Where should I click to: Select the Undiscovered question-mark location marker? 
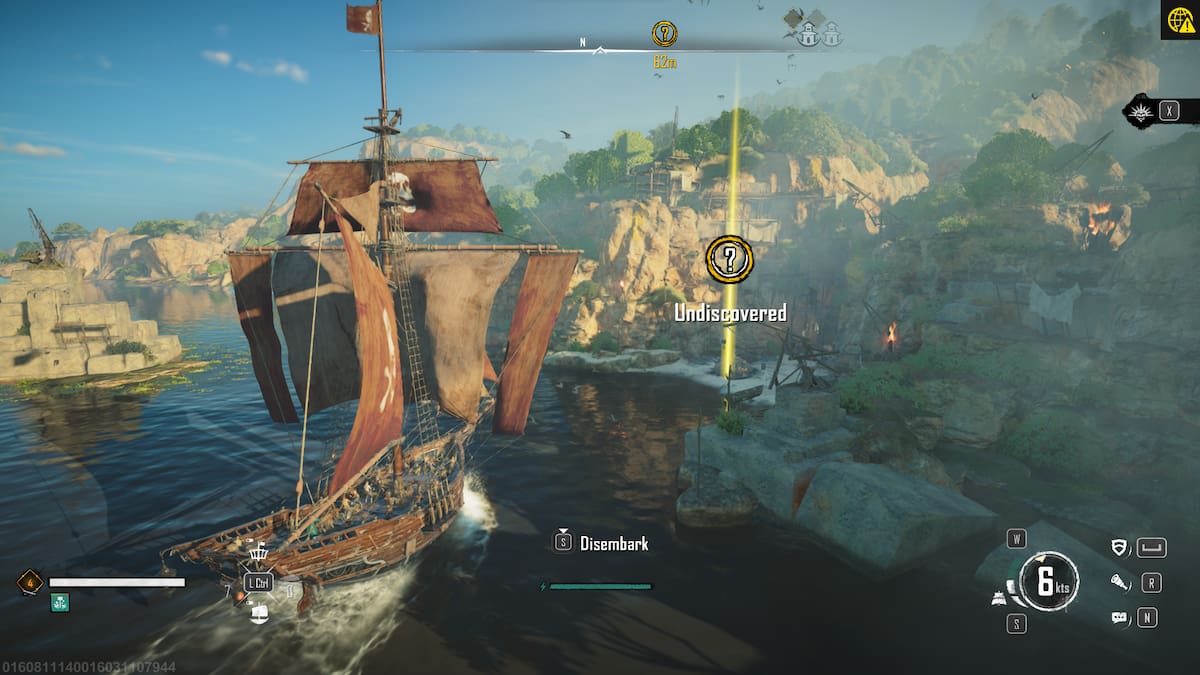pos(730,259)
